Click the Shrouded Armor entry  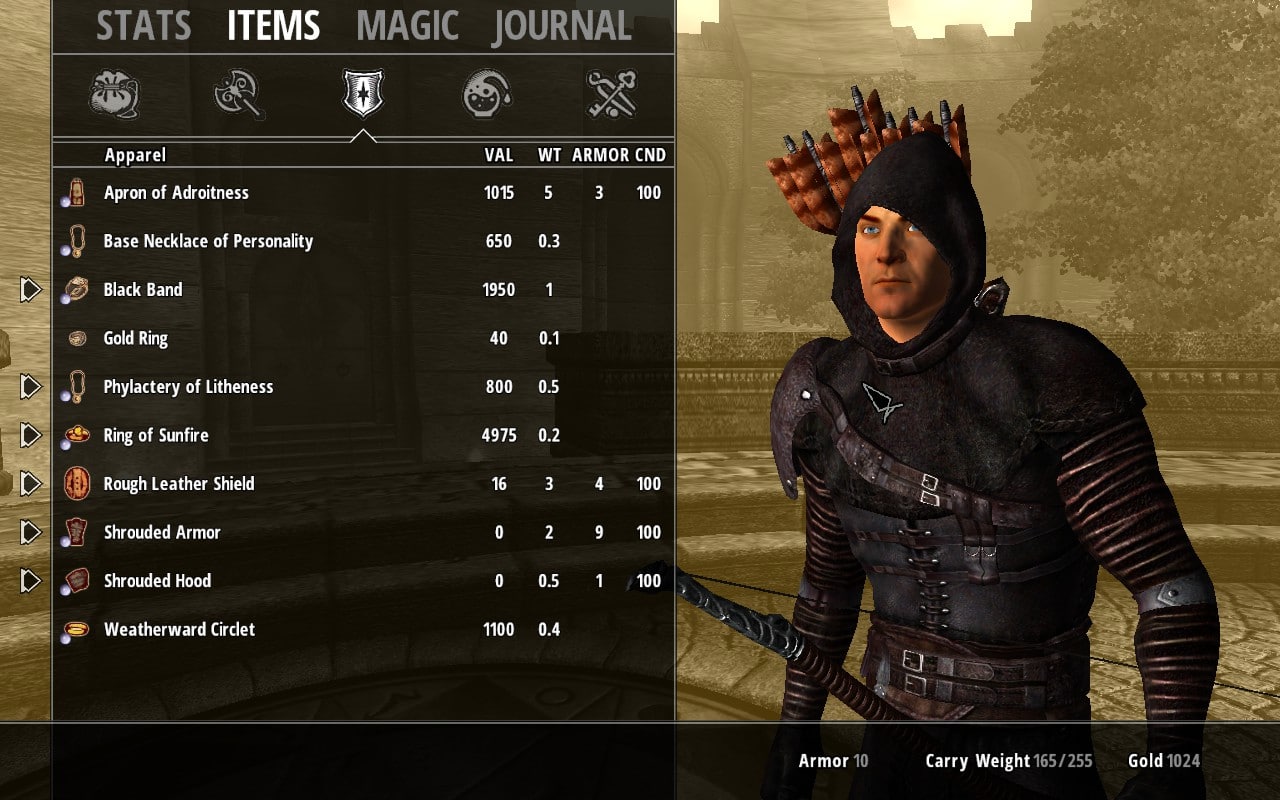click(162, 532)
